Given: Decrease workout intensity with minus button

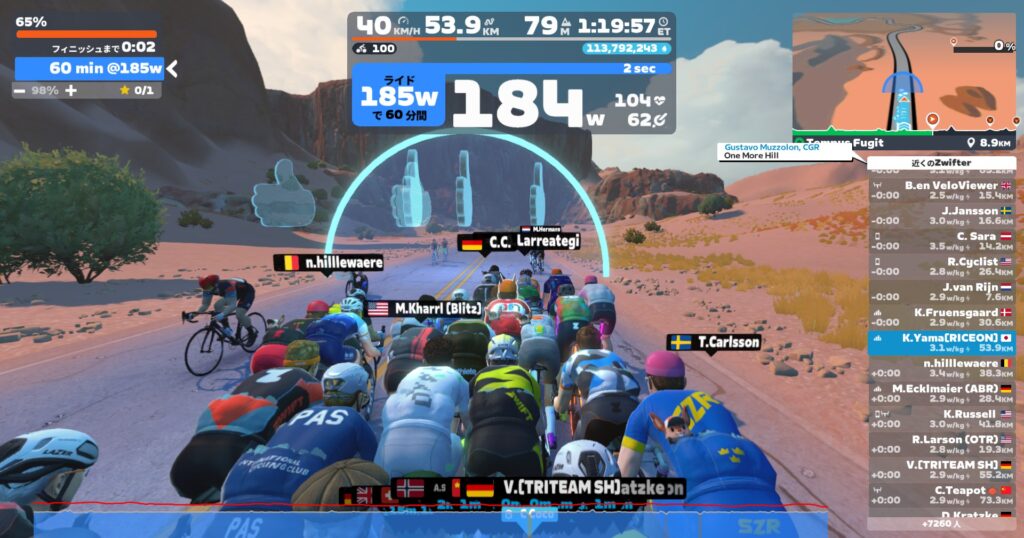Looking at the screenshot, I should pos(21,90).
